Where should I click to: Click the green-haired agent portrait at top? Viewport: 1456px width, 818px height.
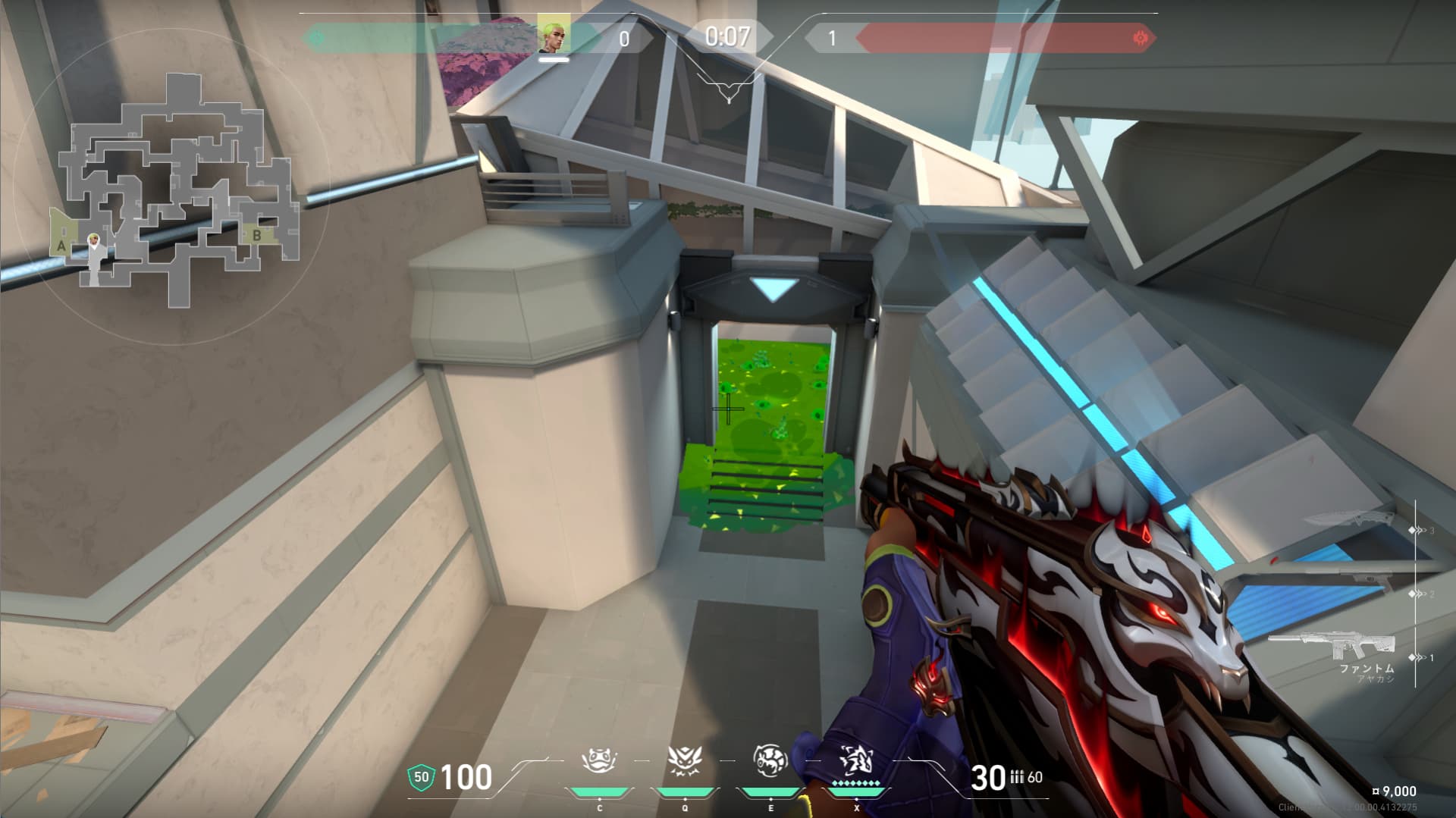[554, 34]
